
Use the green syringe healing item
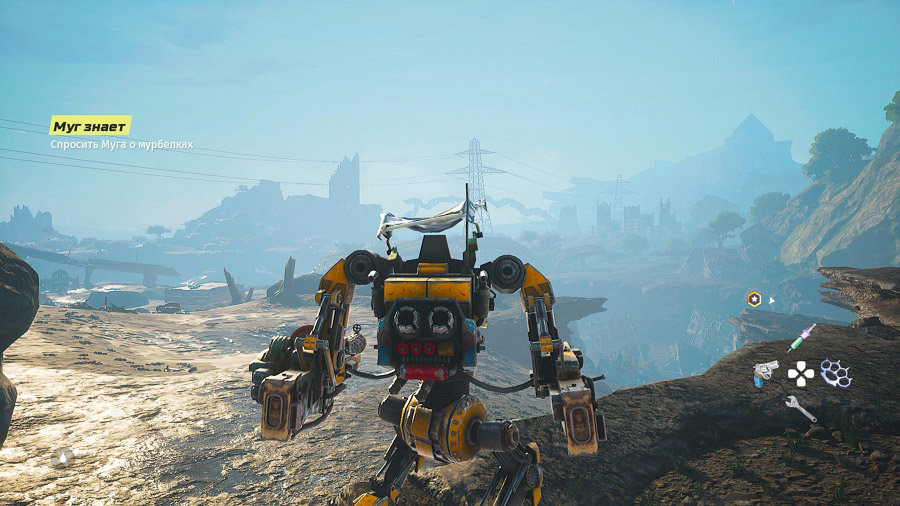pos(800,339)
